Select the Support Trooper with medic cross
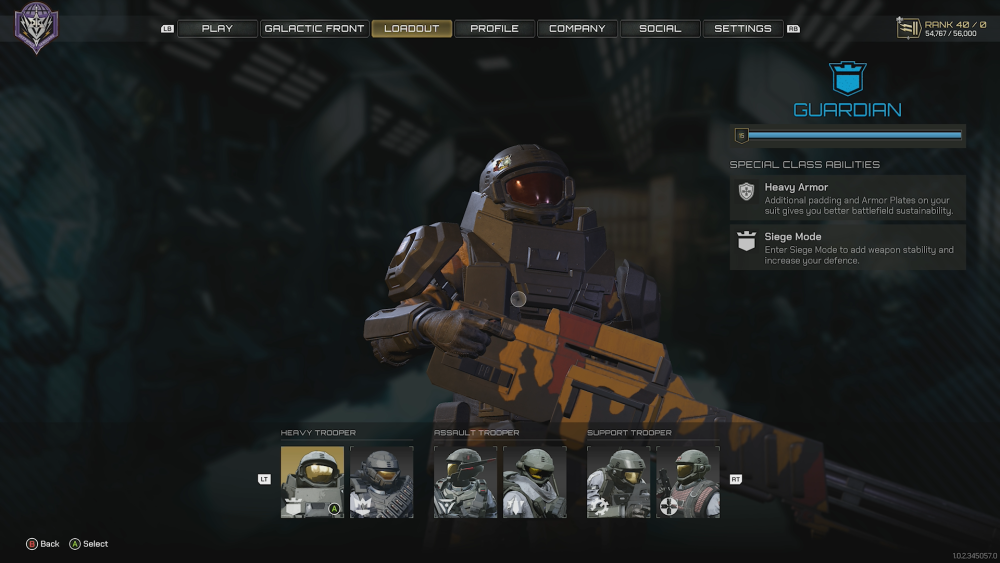This screenshot has height=563, width=1000. pyautogui.click(x=687, y=481)
